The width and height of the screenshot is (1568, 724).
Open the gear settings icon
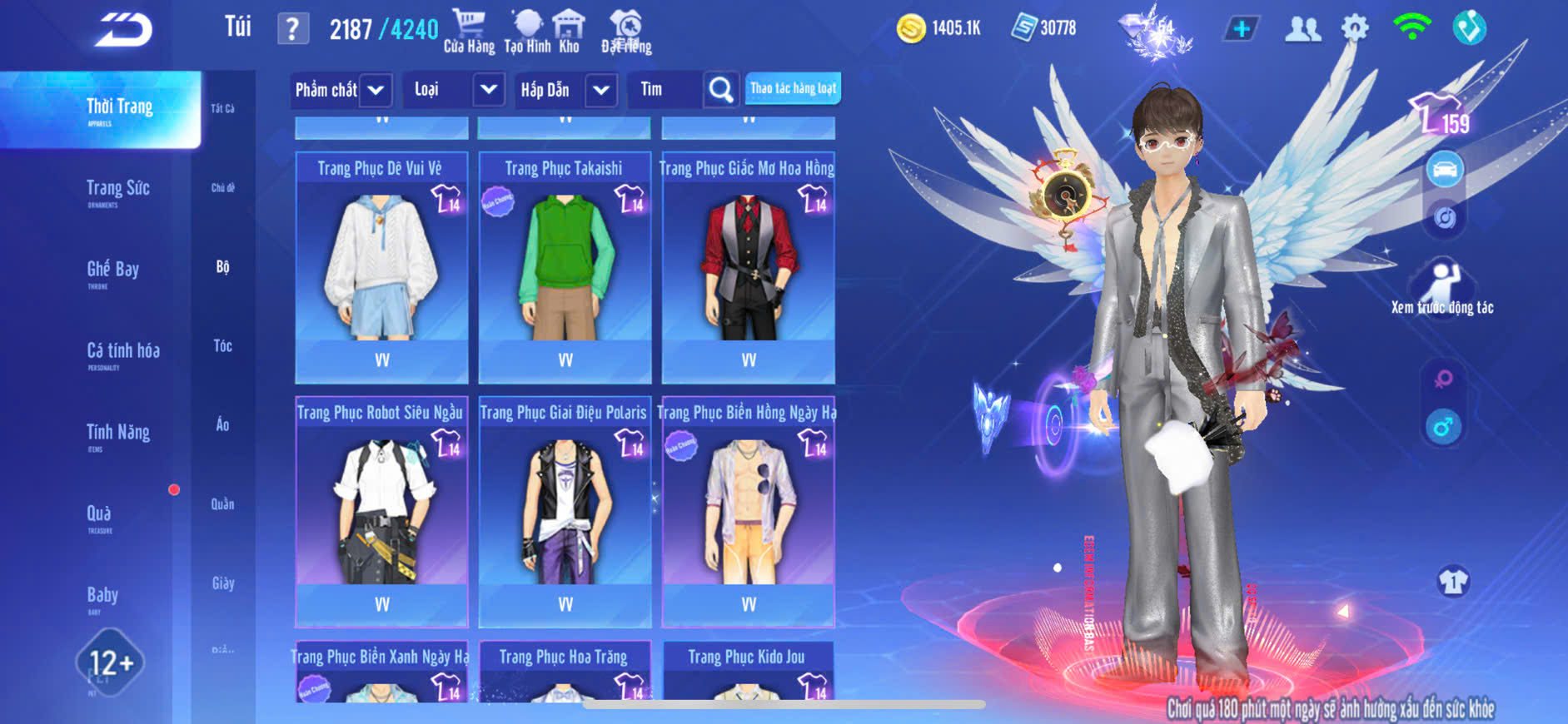pos(1355,29)
